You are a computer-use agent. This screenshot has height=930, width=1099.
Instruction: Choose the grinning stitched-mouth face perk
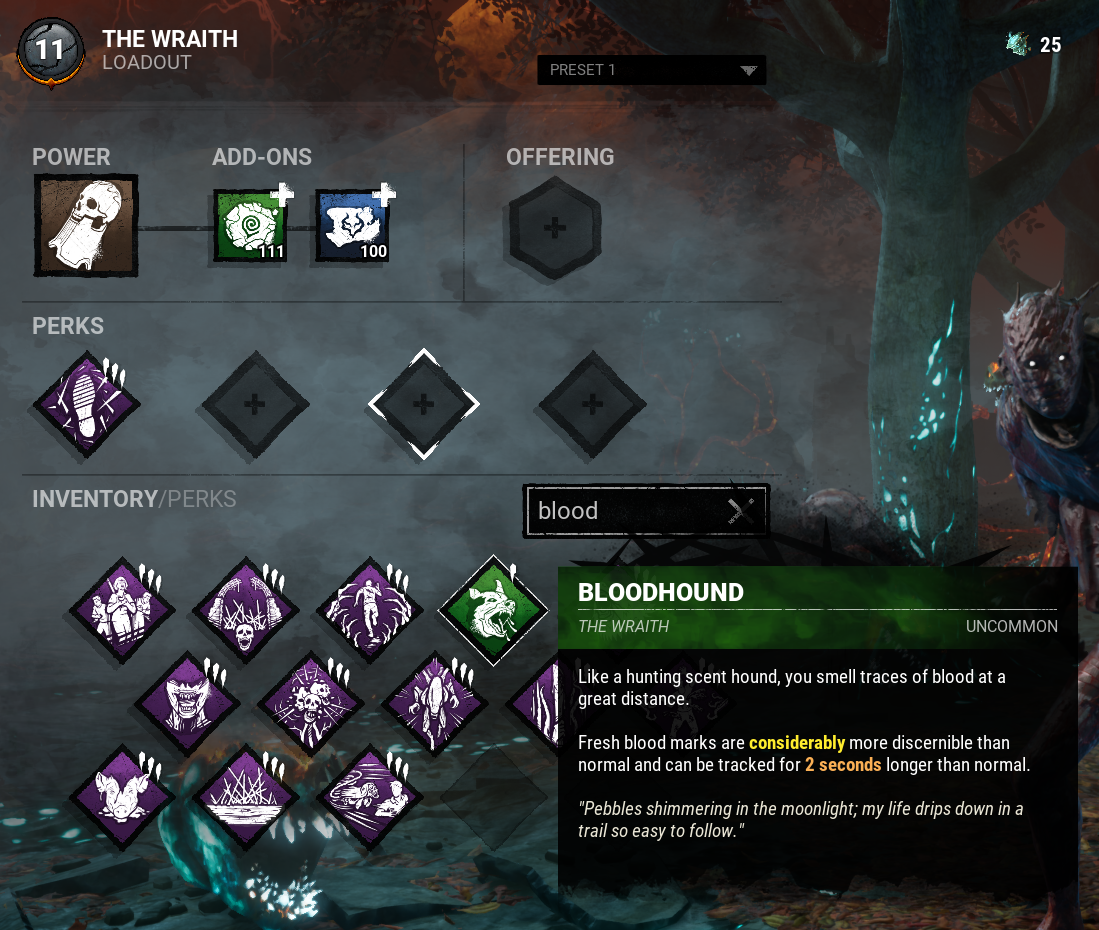(187, 703)
